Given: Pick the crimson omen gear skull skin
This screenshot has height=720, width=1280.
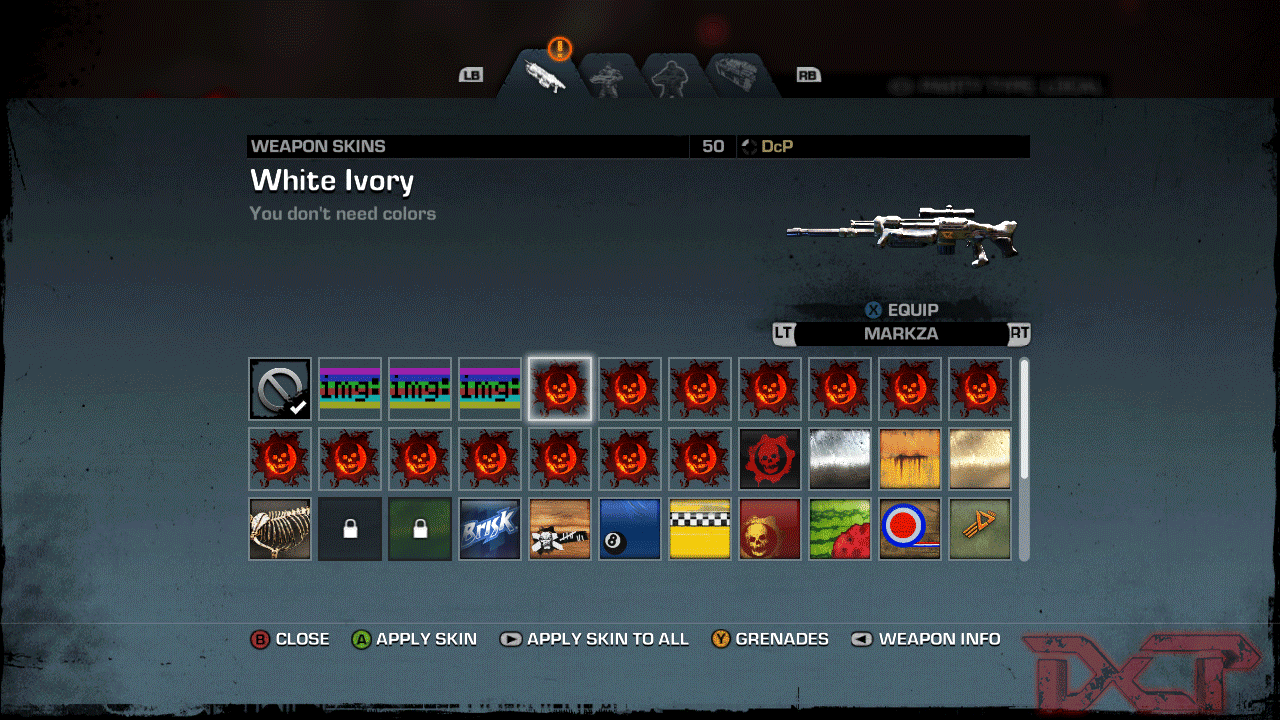Looking at the screenshot, I should coord(770,459).
